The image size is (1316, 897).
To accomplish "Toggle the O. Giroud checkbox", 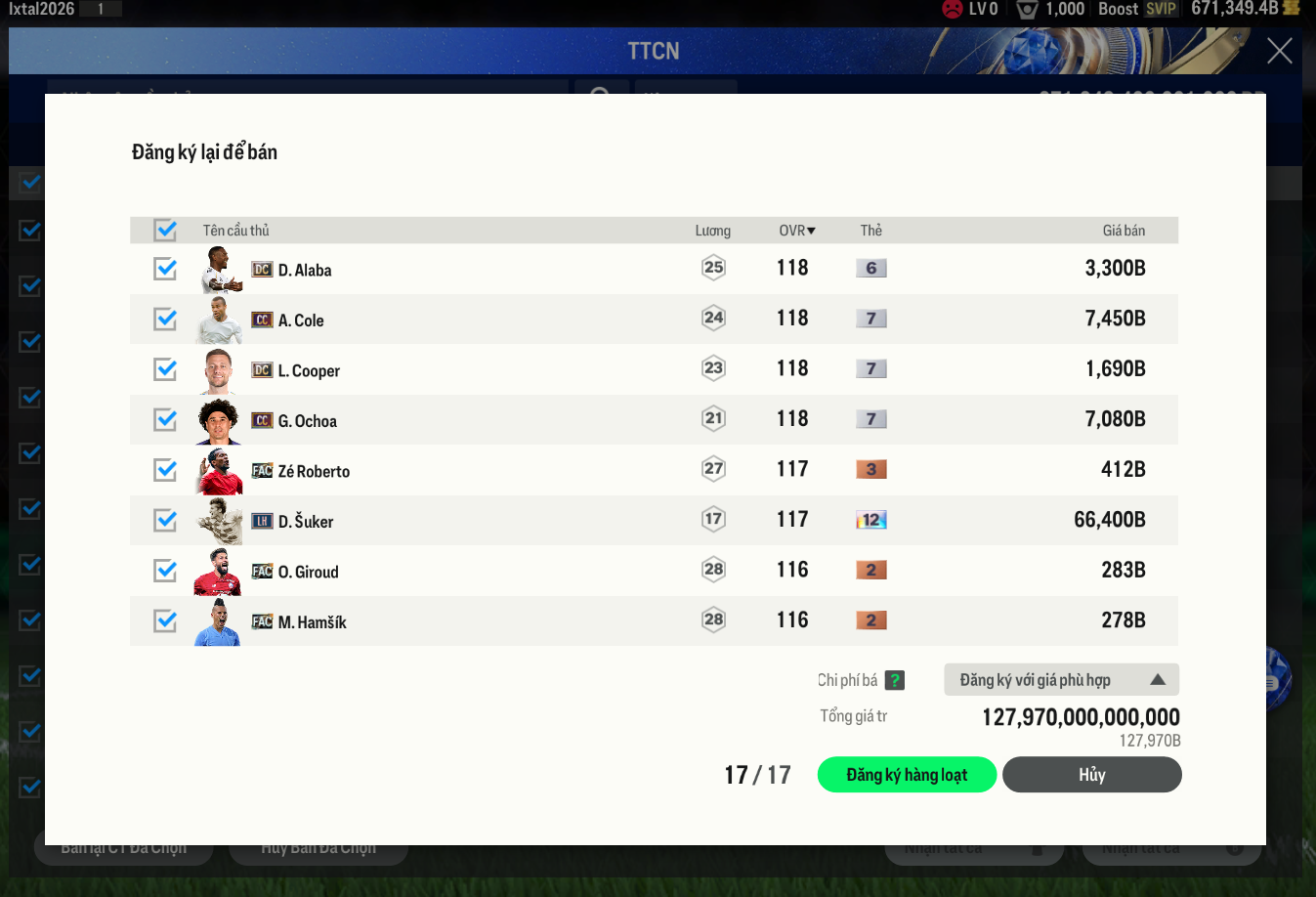I will coord(165,571).
